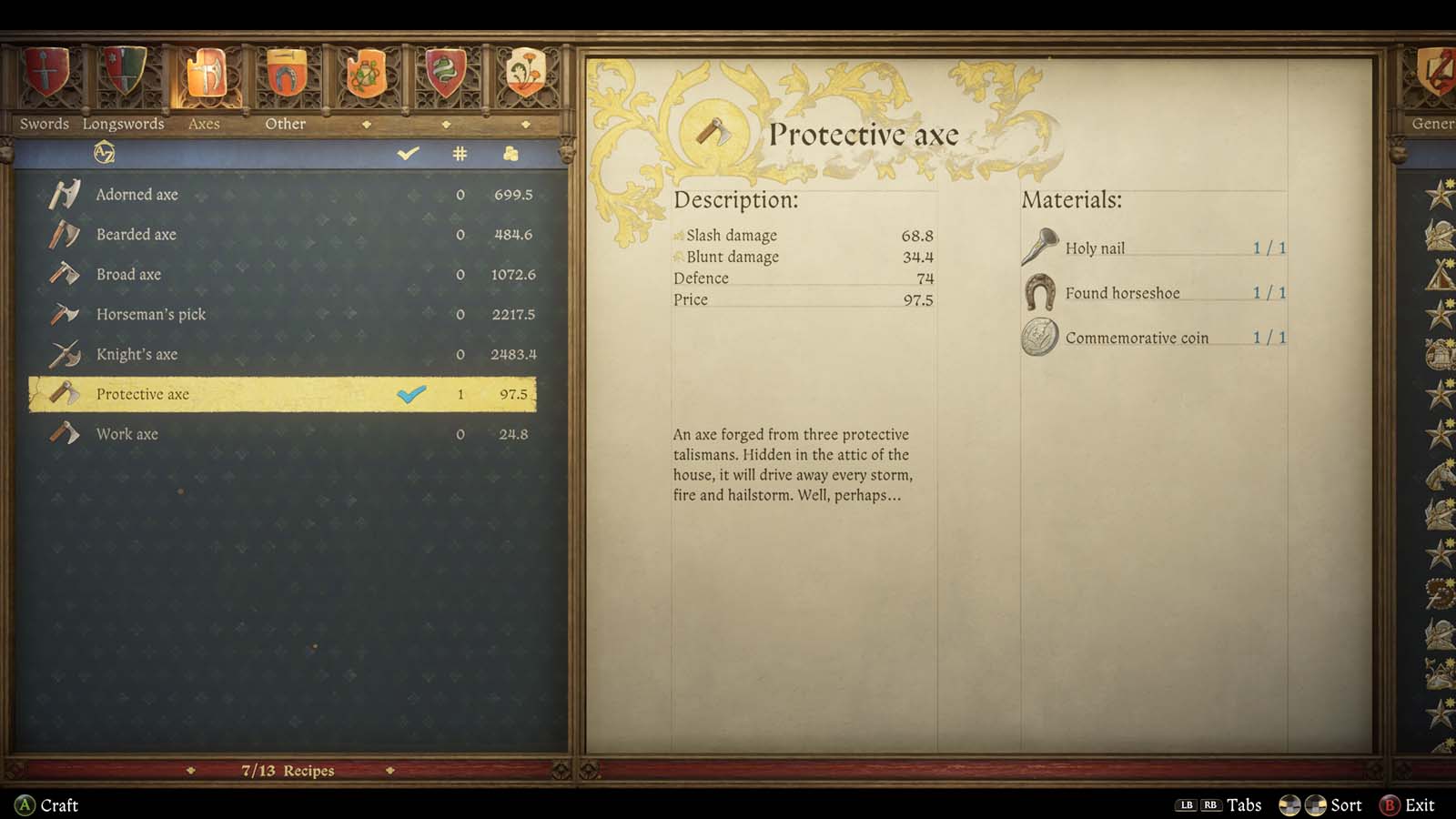Switch to the Swords tab

[44, 124]
